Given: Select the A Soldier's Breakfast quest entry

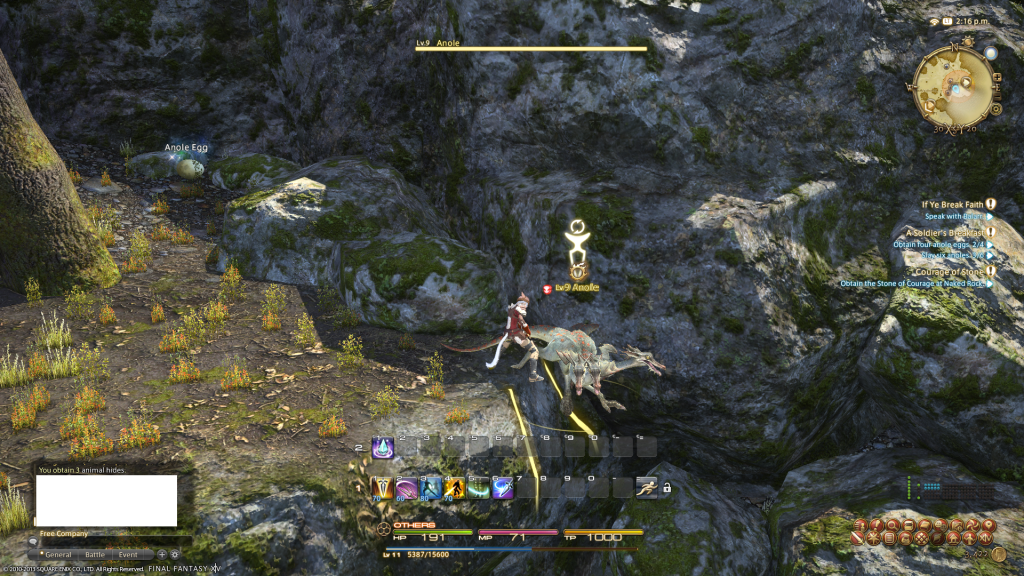Looking at the screenshot, I should click(938, 232).
